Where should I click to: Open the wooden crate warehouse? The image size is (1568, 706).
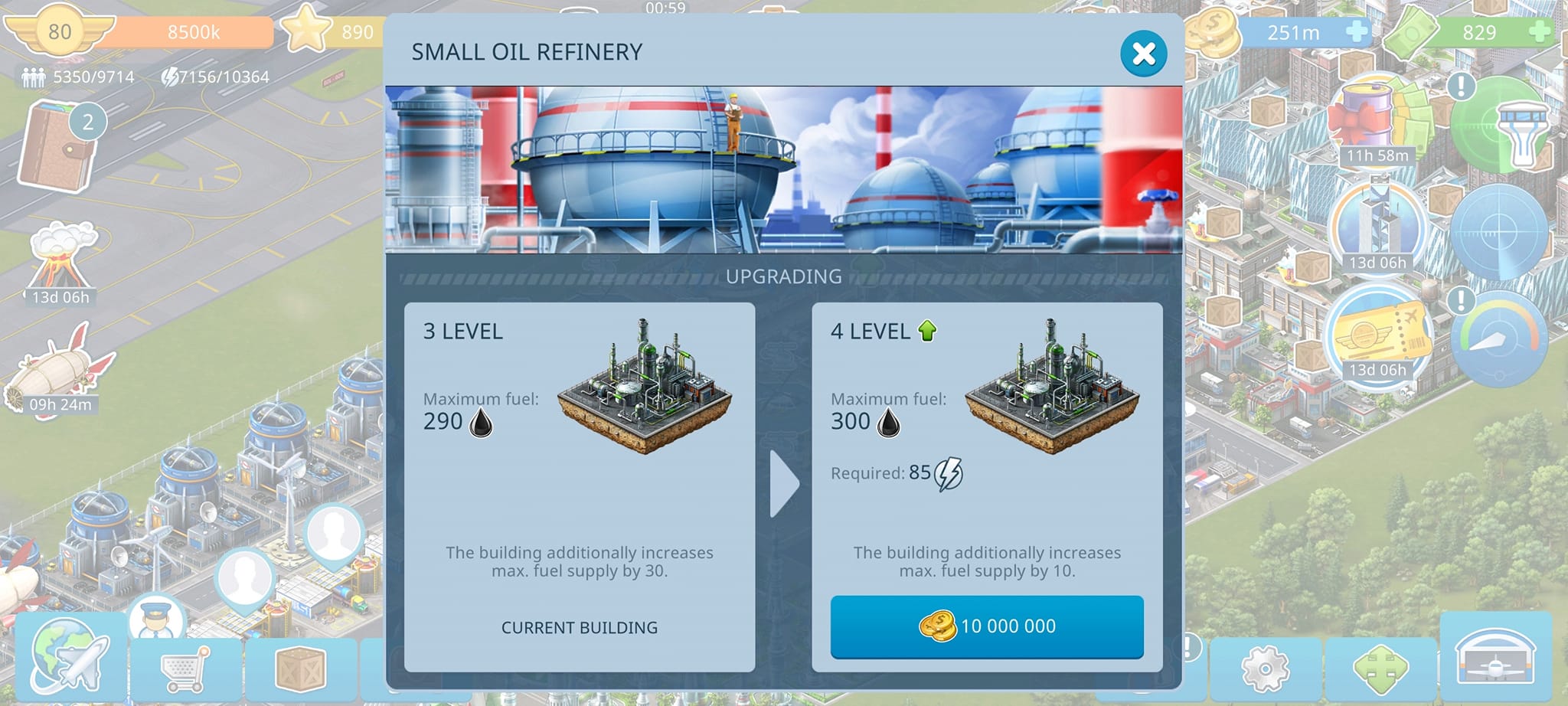pos(300,668)
